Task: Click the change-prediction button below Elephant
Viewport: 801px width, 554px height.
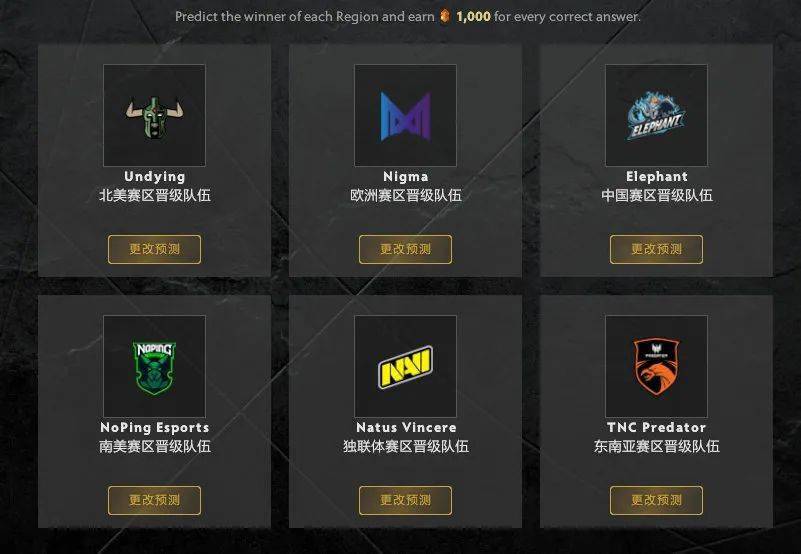Action: coord(656,249)
